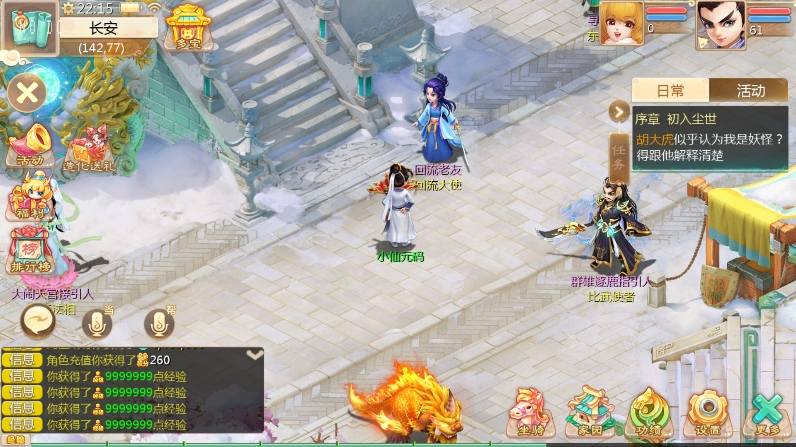Open the 功绩 achievements menu
796x447 pixels.
[647, 411]
